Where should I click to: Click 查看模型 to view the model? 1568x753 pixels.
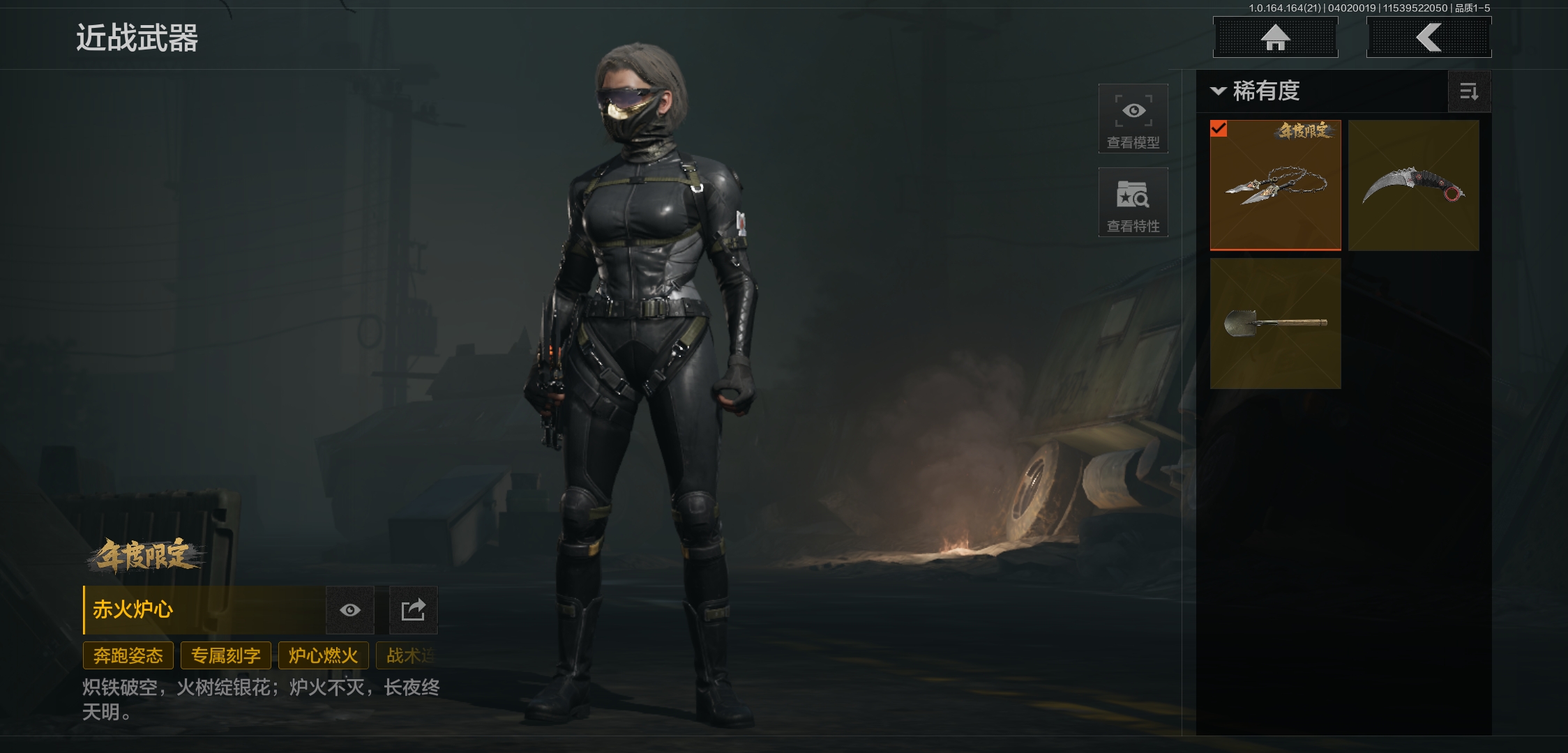click(x=1133, y=119)
